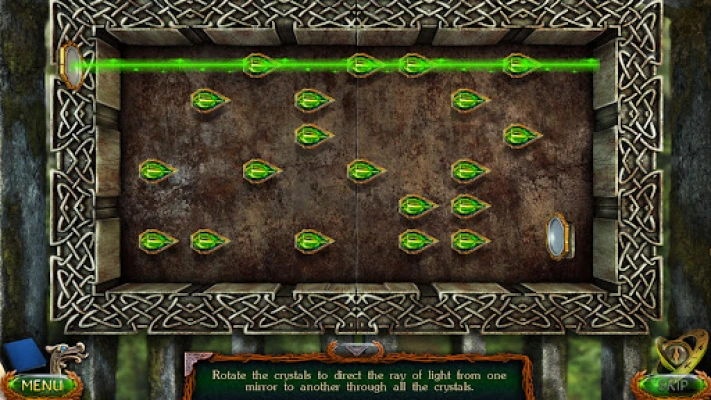Skip the crystal puzzle
711x400 pixels.
(x=669, y=385)
